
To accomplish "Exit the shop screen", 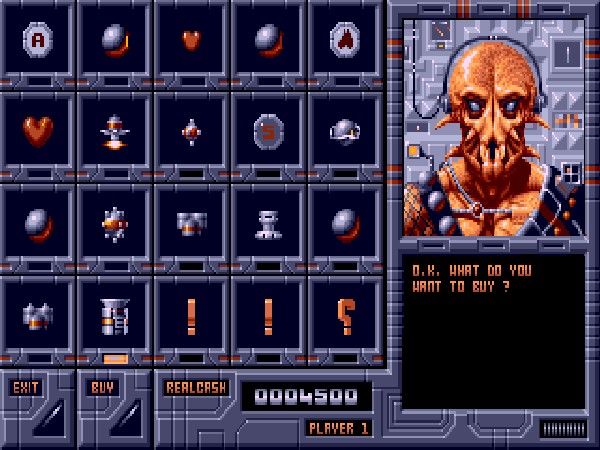I will (x=24, y=386).
